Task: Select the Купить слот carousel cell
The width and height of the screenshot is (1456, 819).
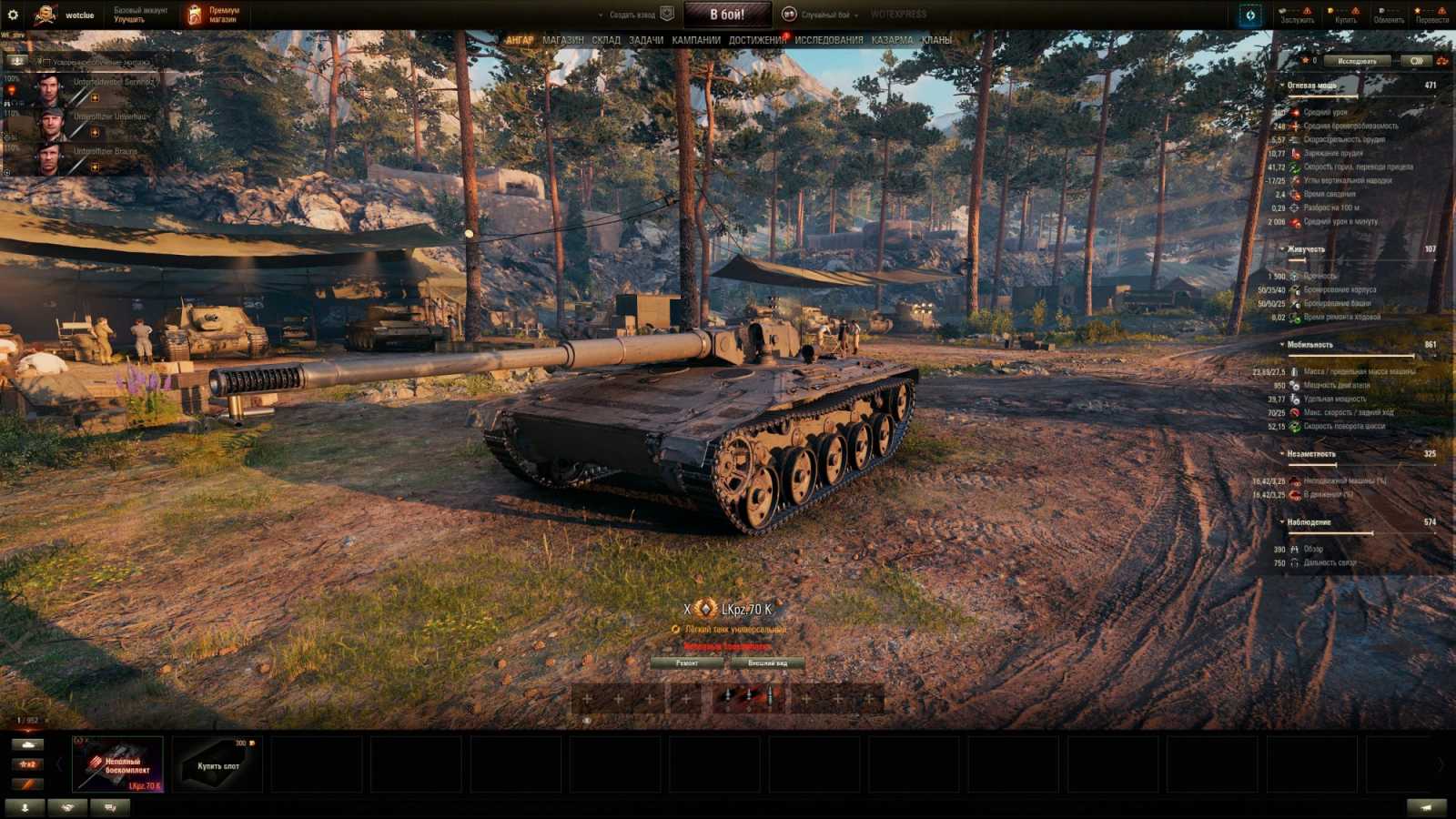Action: coord(217,764)
